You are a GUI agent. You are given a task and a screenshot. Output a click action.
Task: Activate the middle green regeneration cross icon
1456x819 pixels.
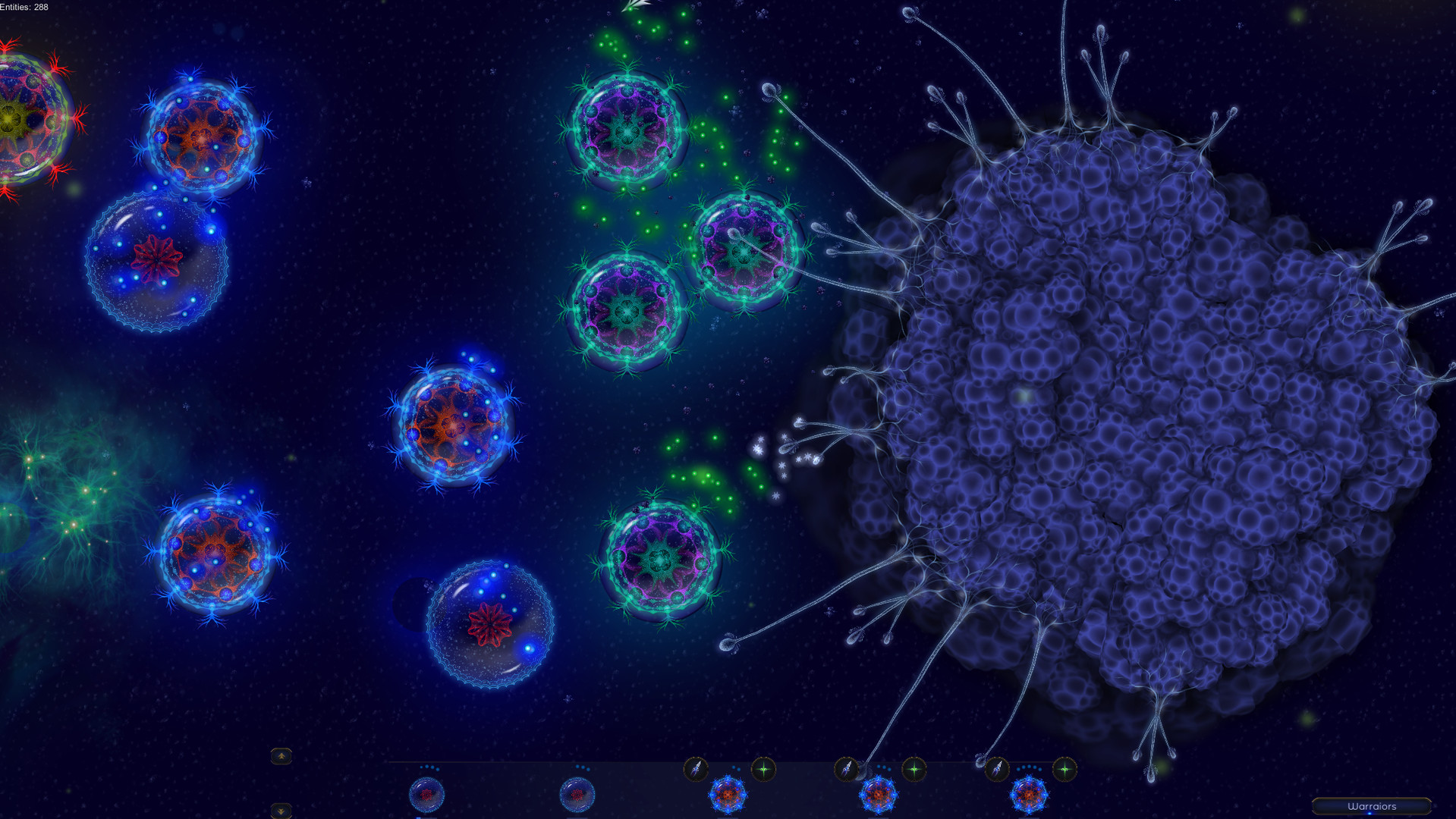click(x=915, y=768)
